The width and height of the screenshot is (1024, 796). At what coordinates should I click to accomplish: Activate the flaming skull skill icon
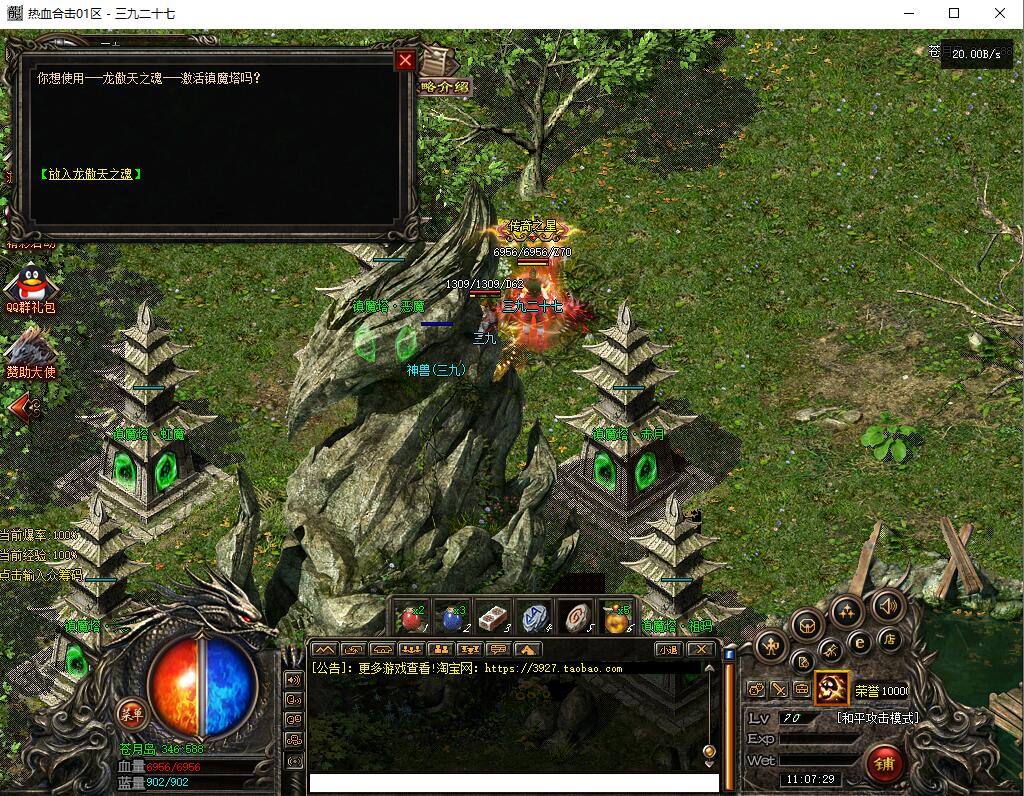[831, 689]
